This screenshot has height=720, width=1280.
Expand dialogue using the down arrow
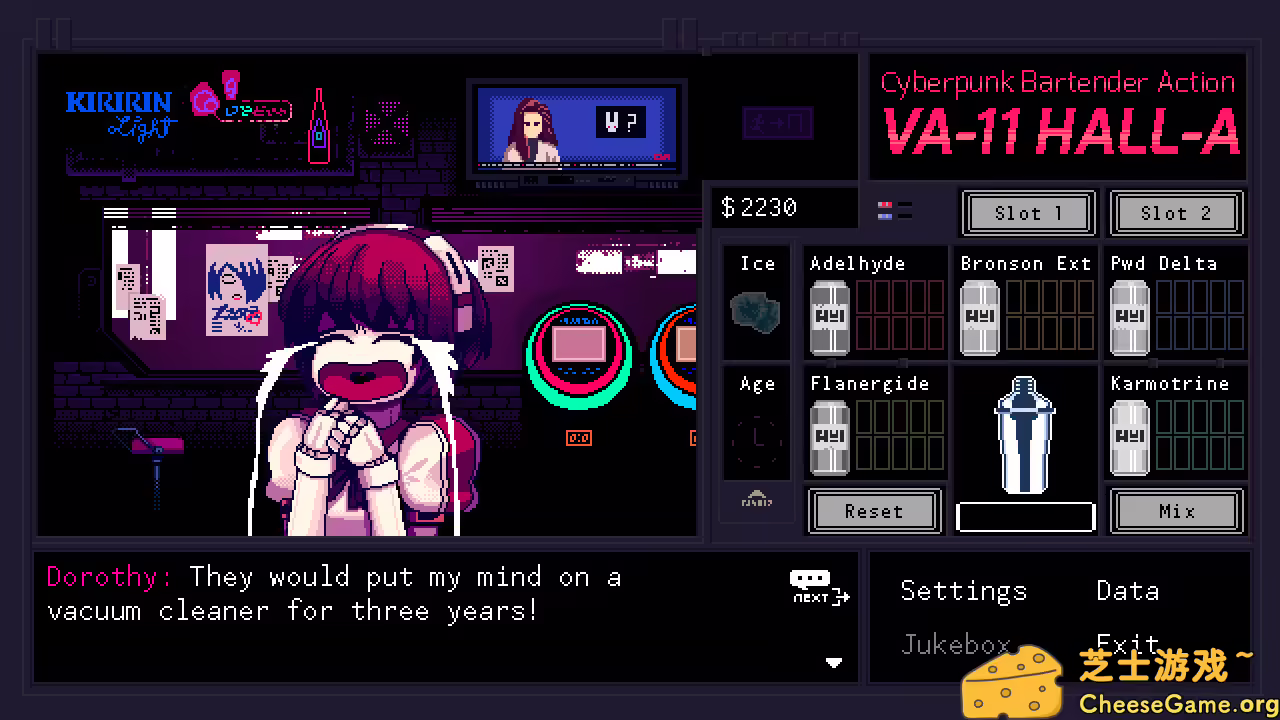coord(835,662)
